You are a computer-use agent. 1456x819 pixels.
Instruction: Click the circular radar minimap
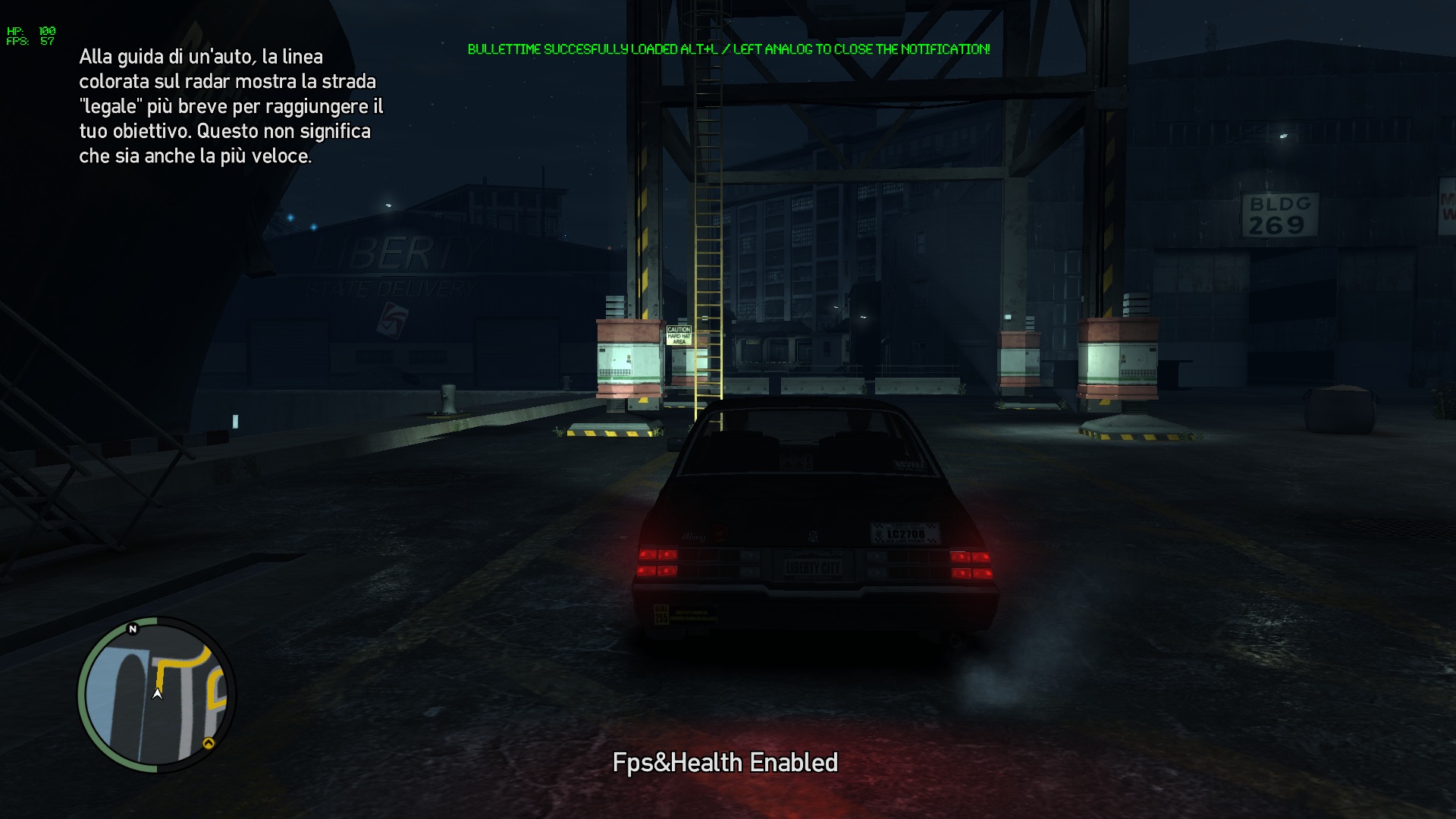click(157, 695)
